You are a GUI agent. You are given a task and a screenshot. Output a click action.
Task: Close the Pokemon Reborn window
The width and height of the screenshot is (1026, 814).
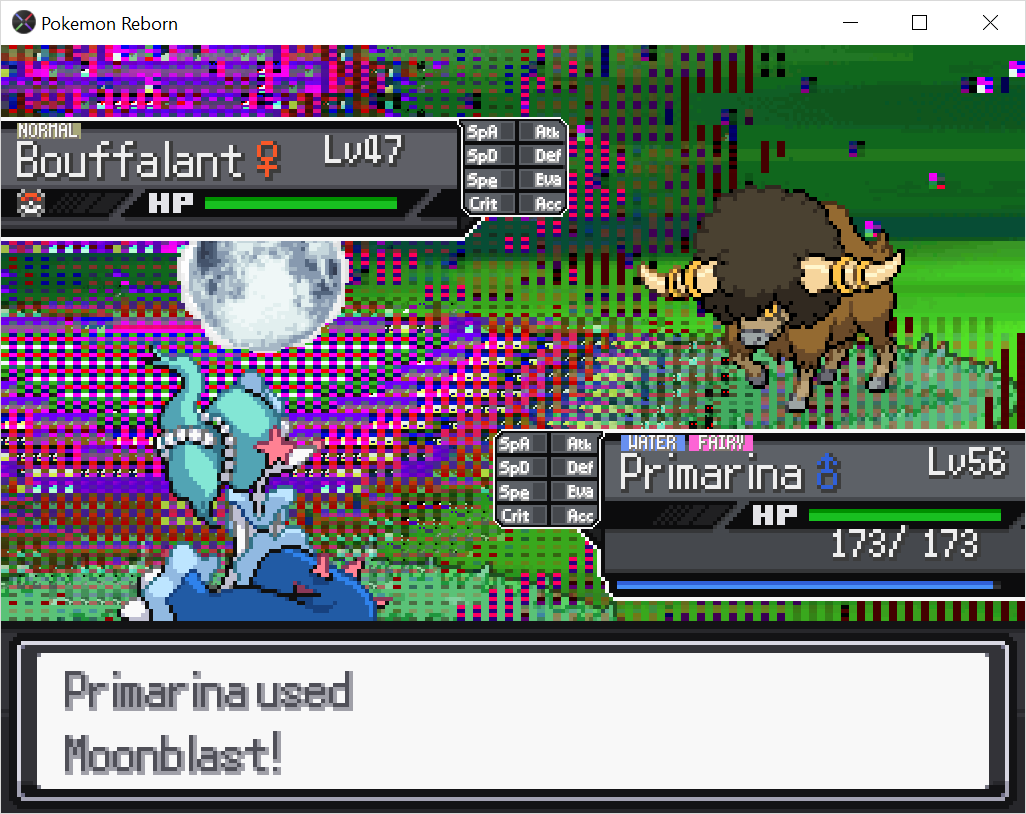[989, 23]
